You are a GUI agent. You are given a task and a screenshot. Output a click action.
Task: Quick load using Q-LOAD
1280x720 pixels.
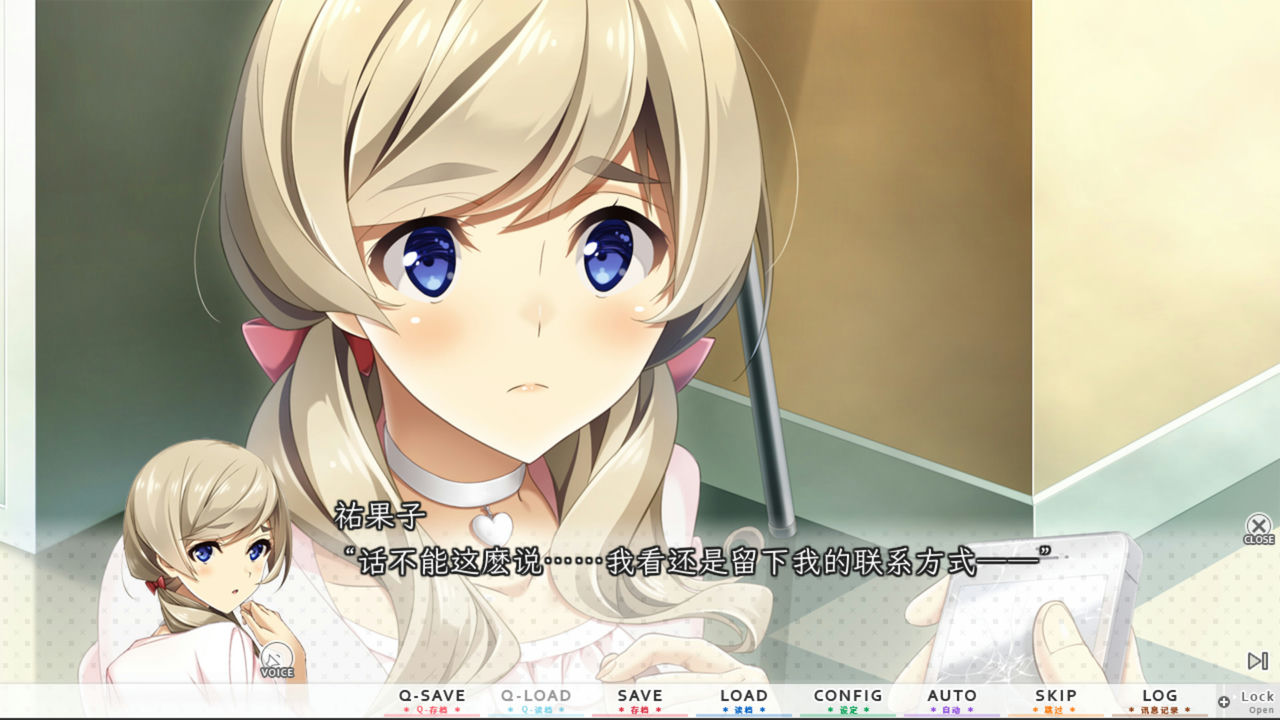(x=536, y=695)
